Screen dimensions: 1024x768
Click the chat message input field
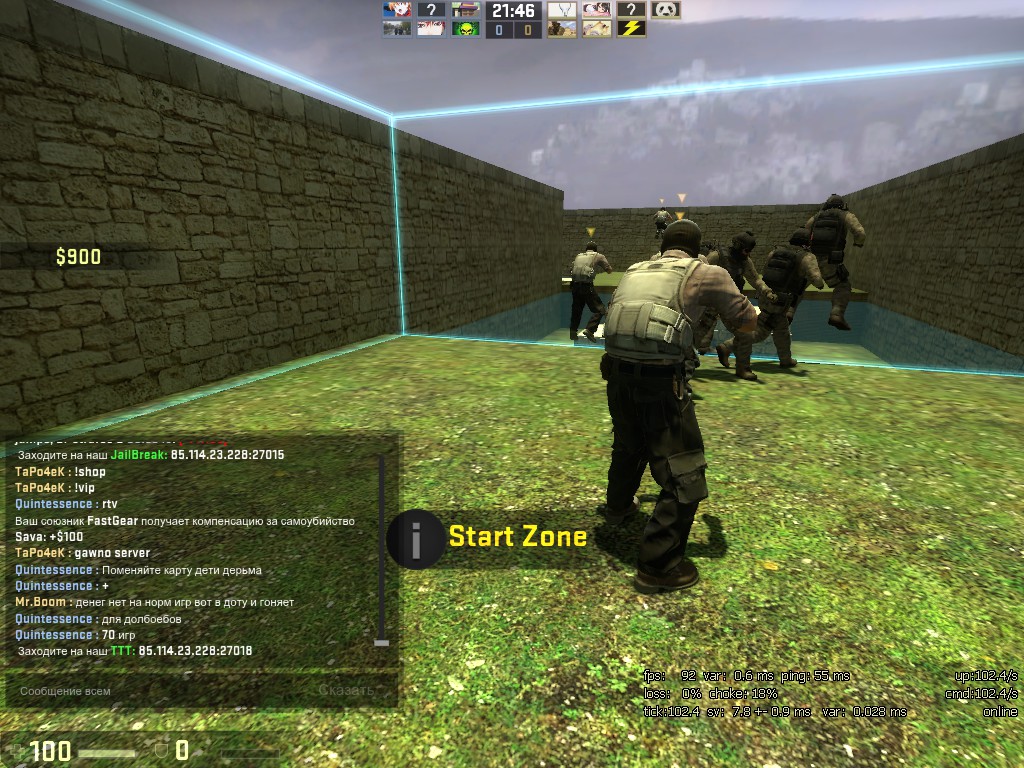(160, 691)
